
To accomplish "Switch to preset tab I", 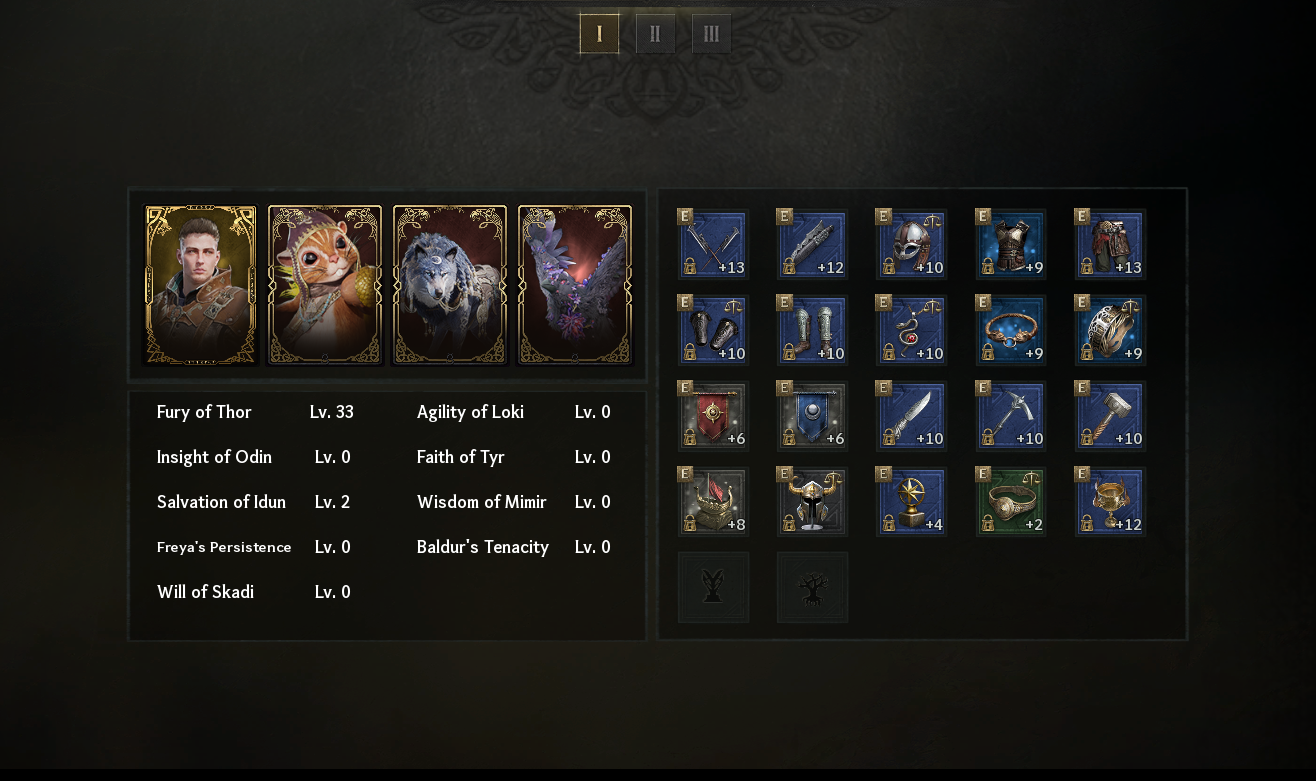I will point(599,34).
